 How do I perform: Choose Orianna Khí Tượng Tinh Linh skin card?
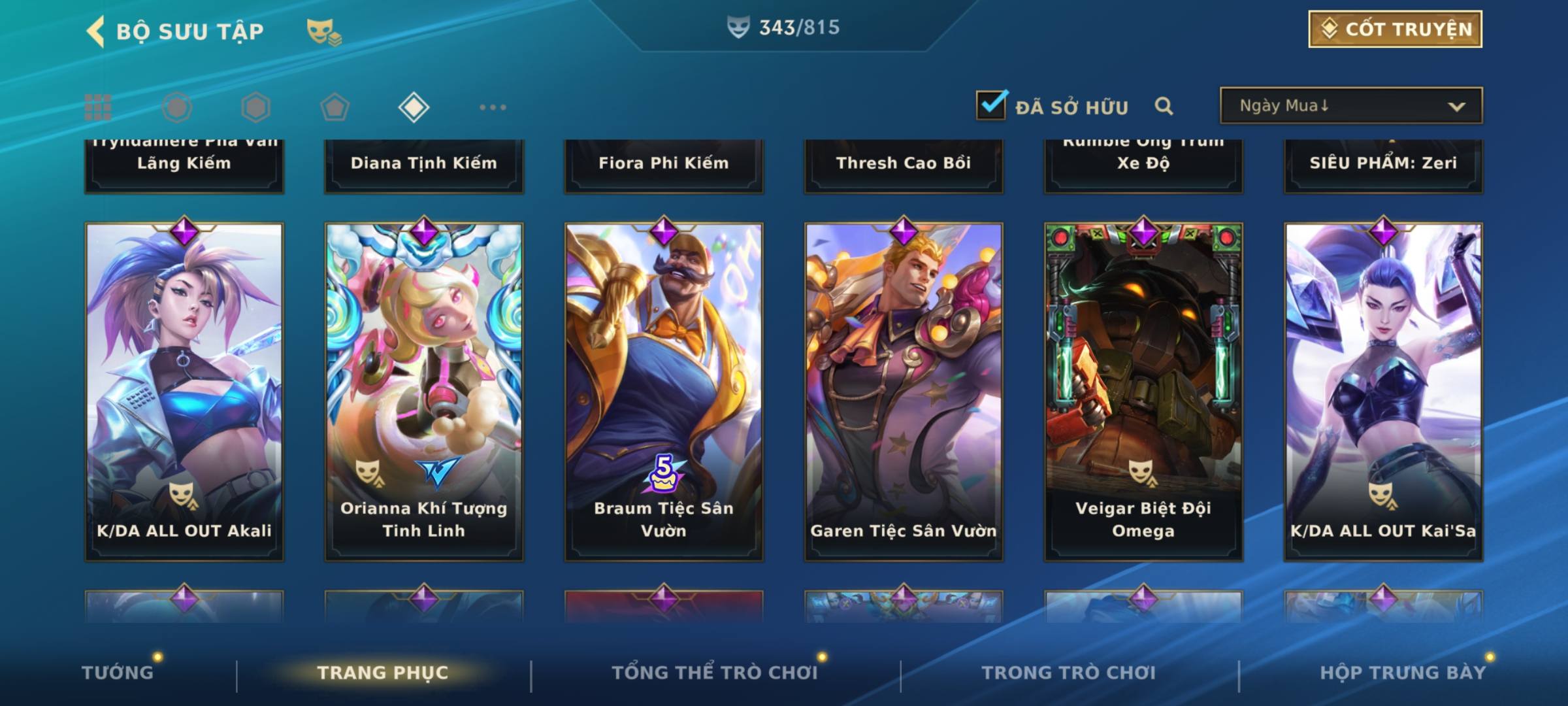(x=424, y=392)
